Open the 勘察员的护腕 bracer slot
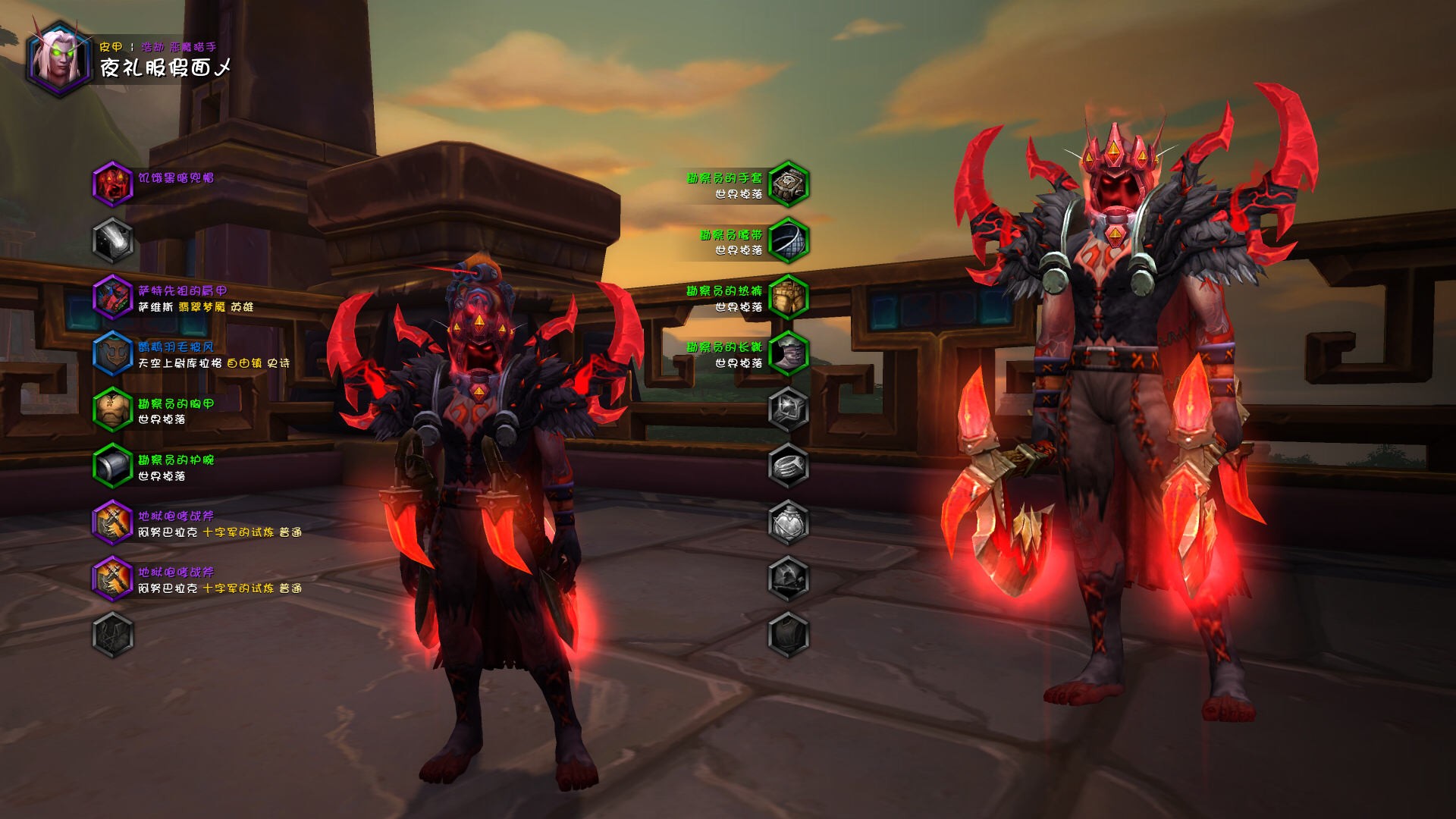Screen dimensions: 1456x819 click(x=112, y=466)
